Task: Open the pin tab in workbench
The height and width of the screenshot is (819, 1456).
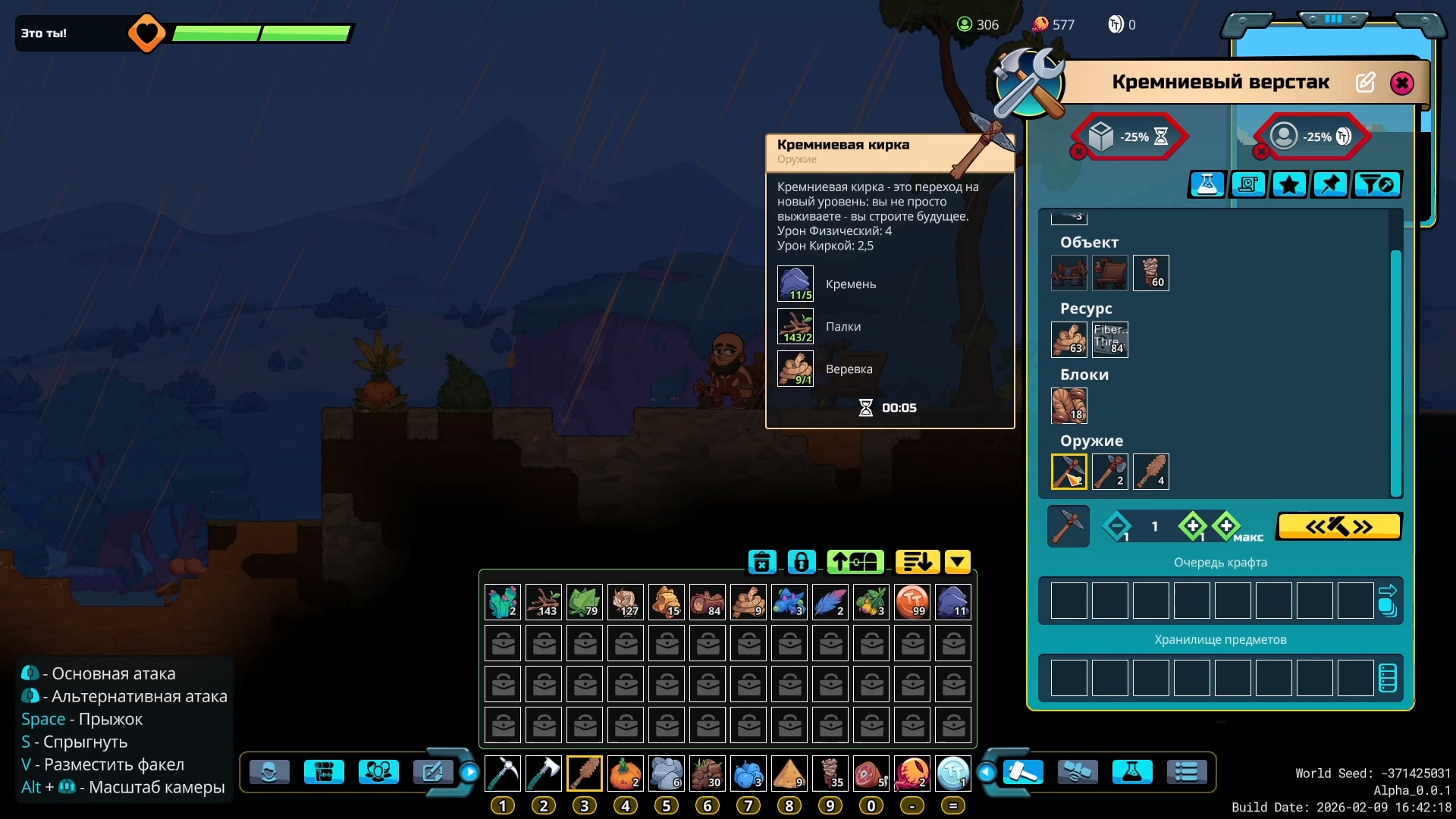Action: click(x=1330, y=184)
